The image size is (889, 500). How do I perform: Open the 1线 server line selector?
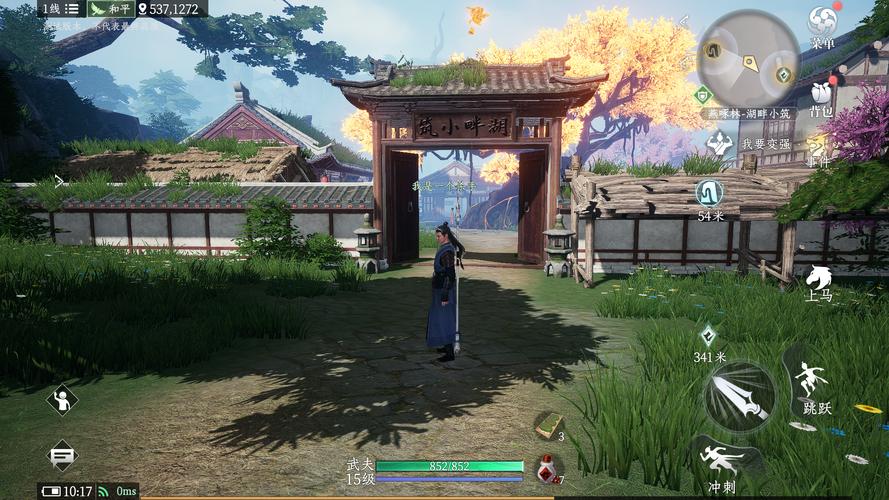tap(50, 8)
